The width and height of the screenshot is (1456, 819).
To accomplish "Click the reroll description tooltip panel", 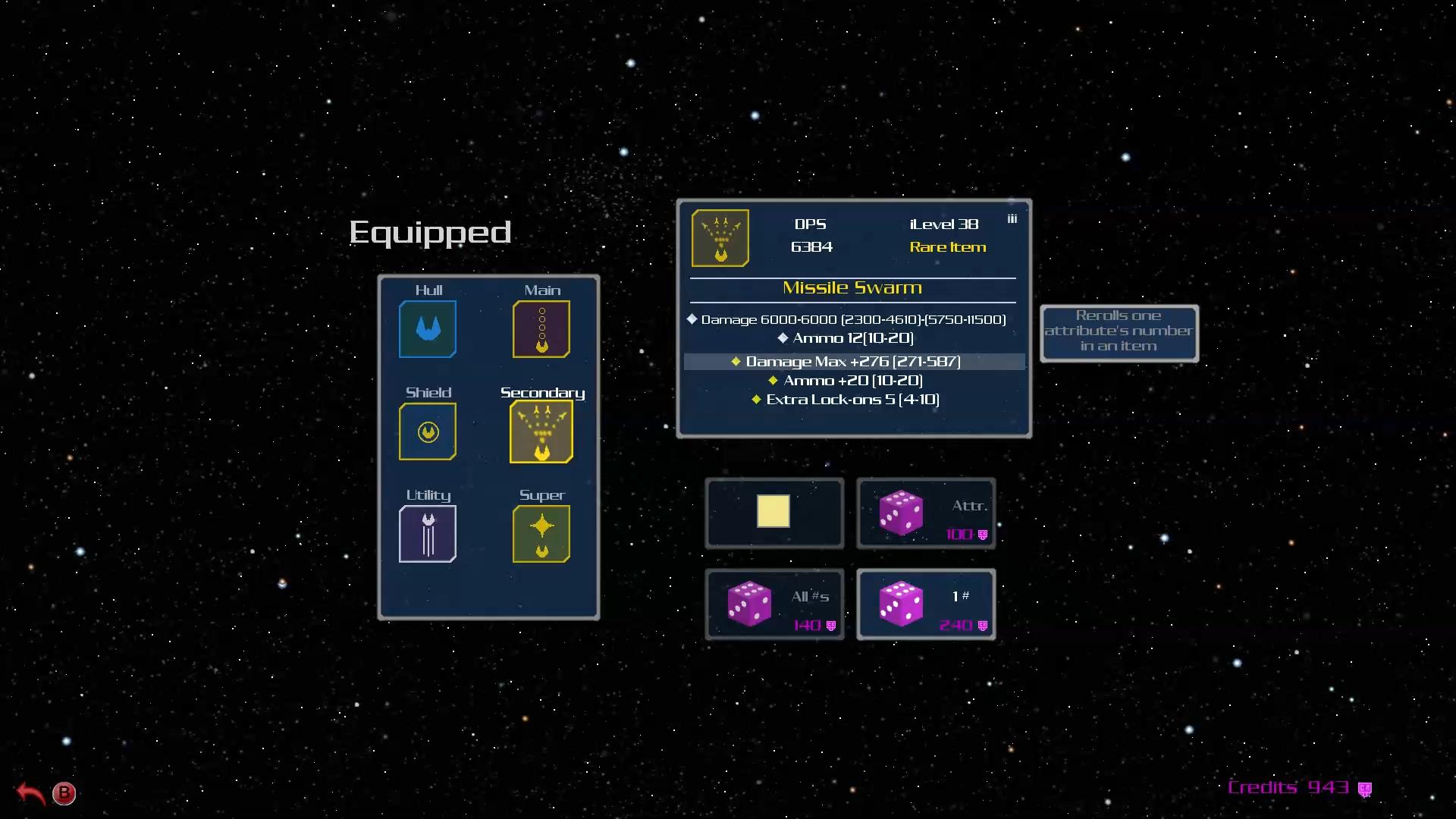I will click(x=1119, y=331).
